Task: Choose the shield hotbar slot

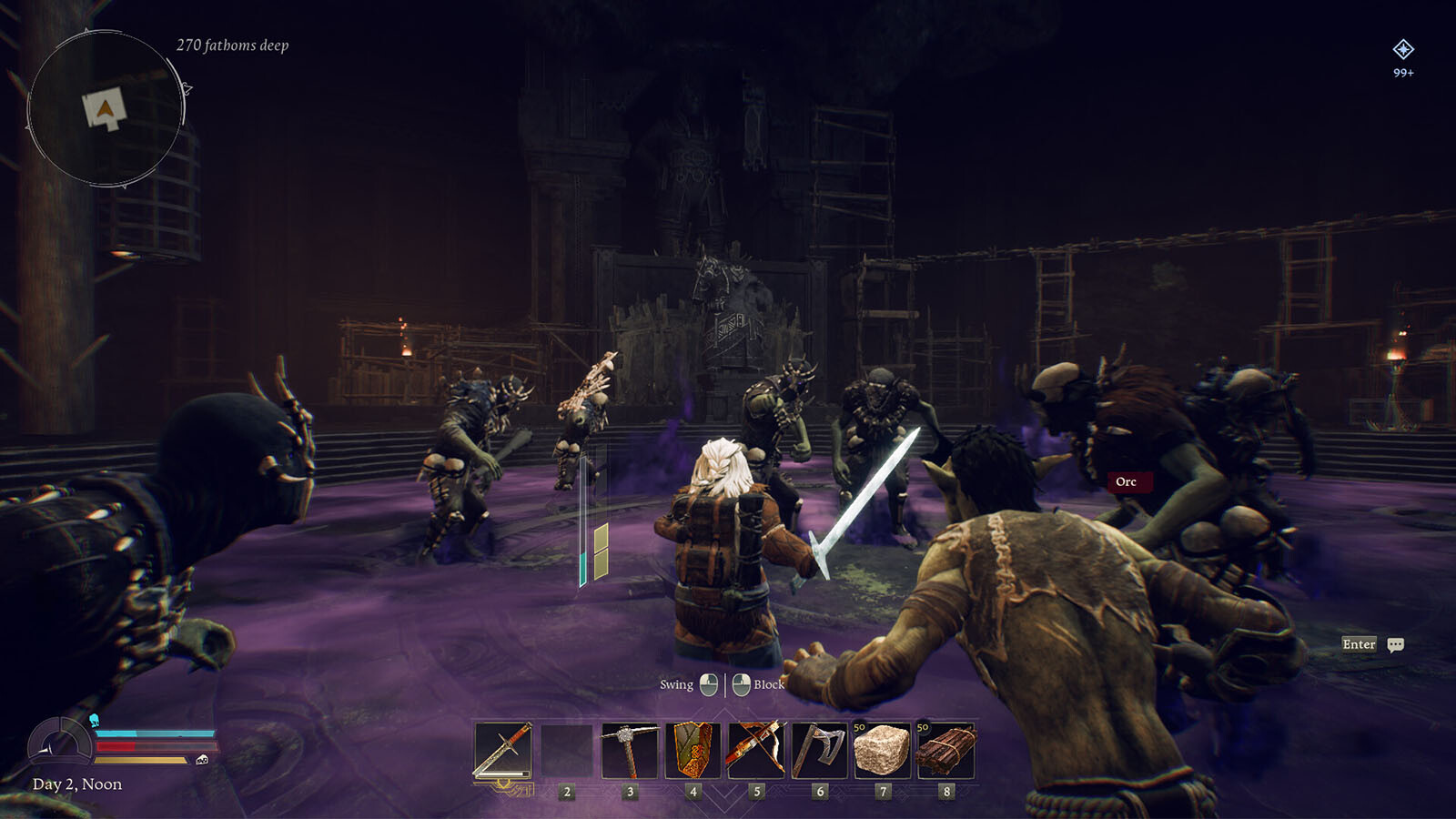Action: [x=693, y=751]
